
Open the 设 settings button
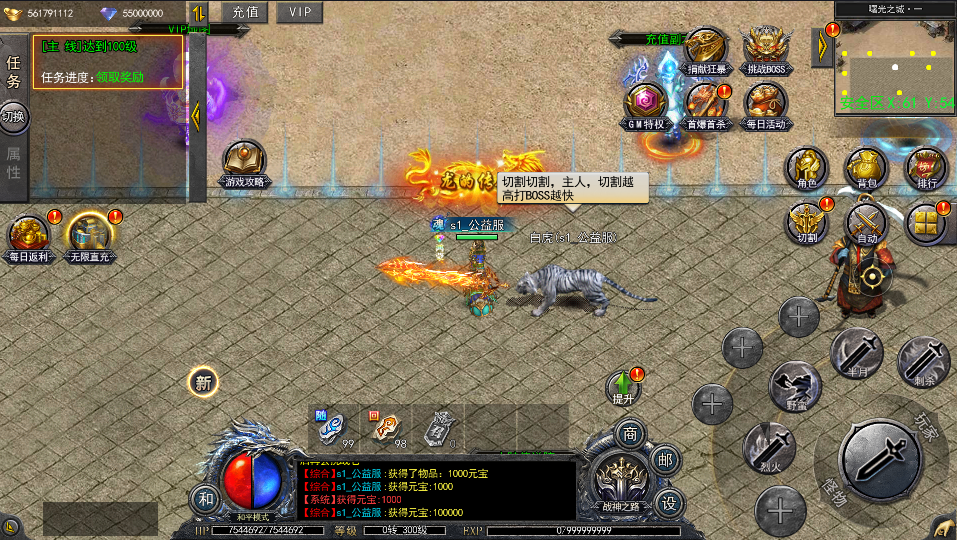pyautogui.click(x=669, y=502)
